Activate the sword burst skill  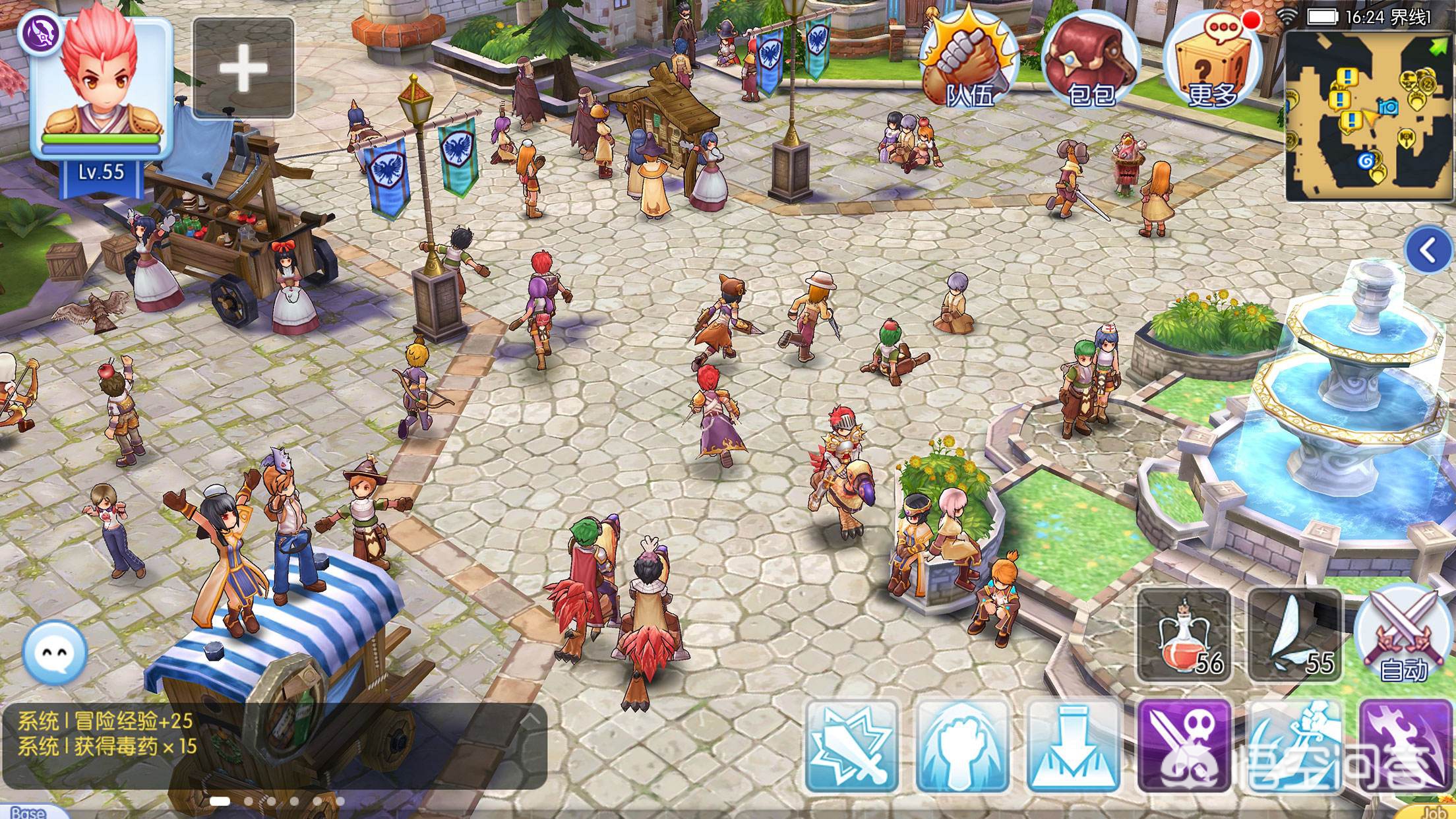point(851,746)
